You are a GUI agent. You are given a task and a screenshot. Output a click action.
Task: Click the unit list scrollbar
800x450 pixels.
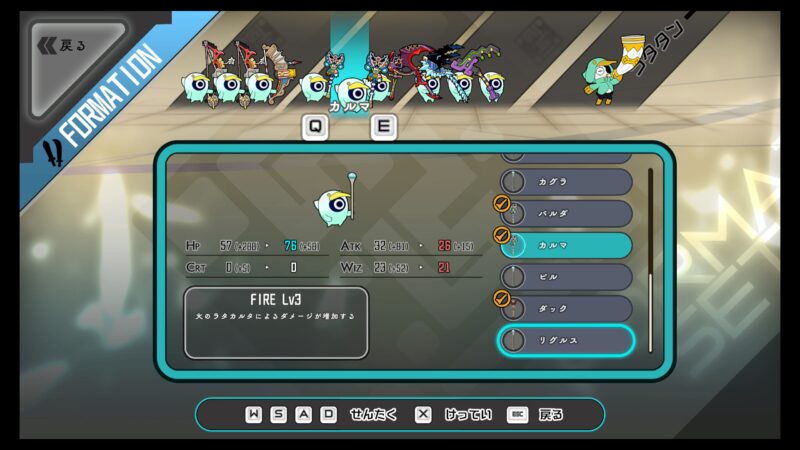pyautogui.click(x=650, y=258)
